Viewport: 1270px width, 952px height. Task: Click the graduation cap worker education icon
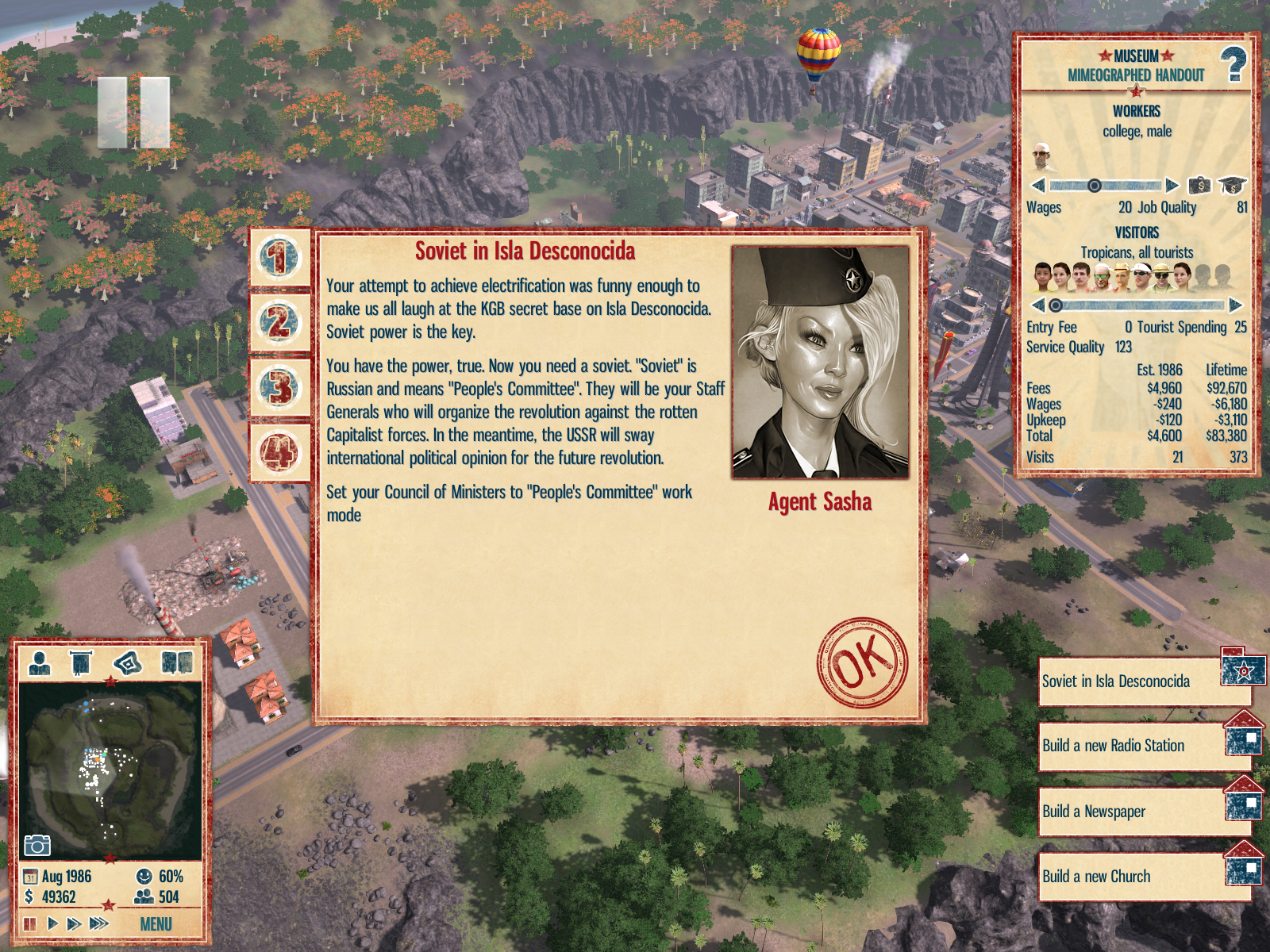(x=1231, y=186)
